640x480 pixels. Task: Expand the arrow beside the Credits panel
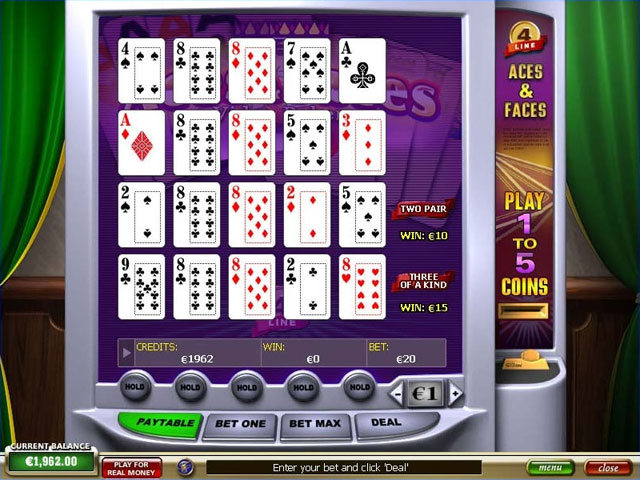(126, 352)
